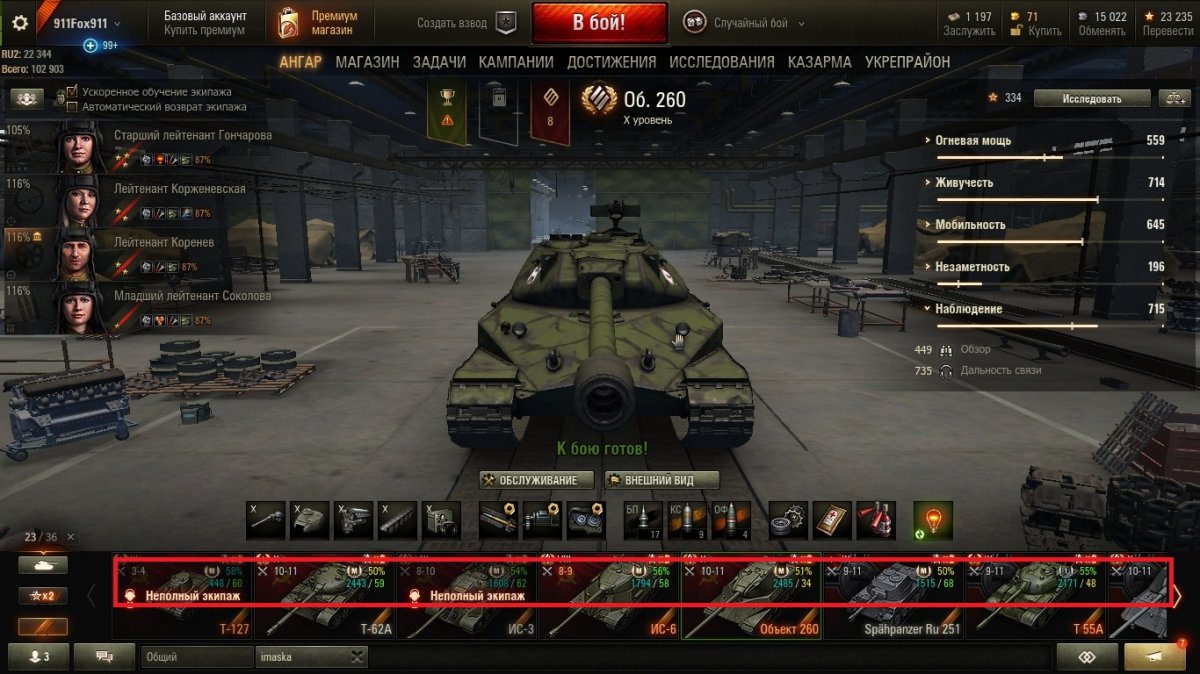Start battle with the В бой! button
This screenshot has width=1200, height=674.
(599, 22)
